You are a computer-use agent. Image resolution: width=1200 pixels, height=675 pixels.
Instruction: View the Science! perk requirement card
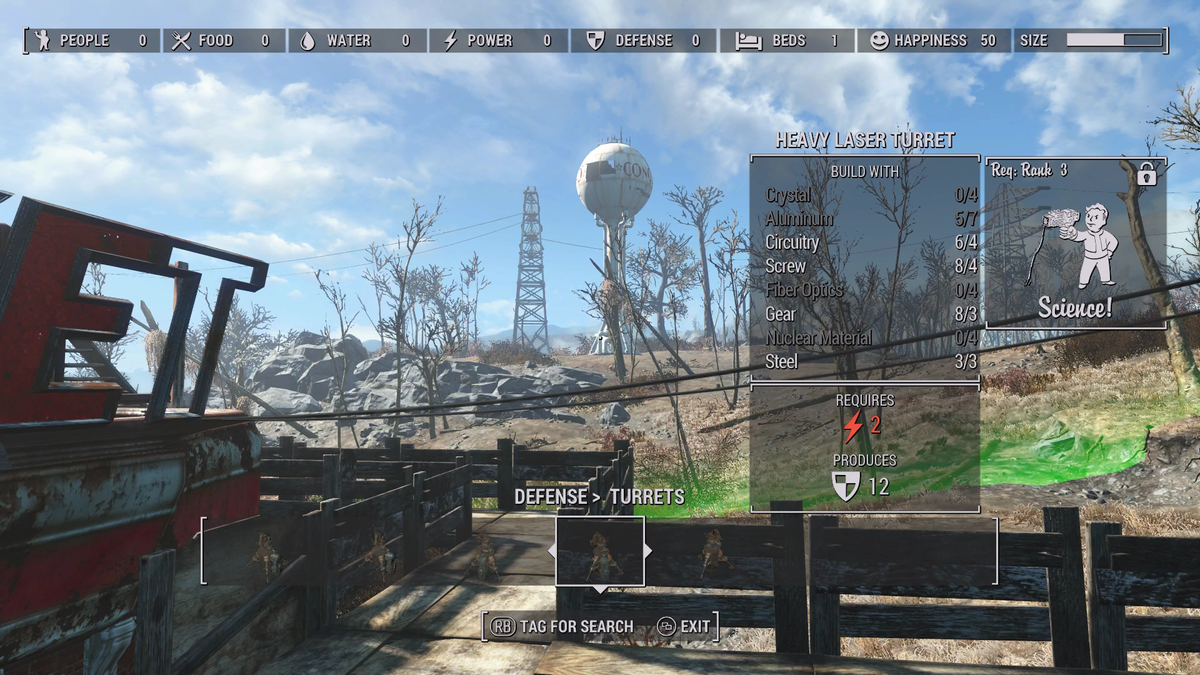tap(1075, 243)
